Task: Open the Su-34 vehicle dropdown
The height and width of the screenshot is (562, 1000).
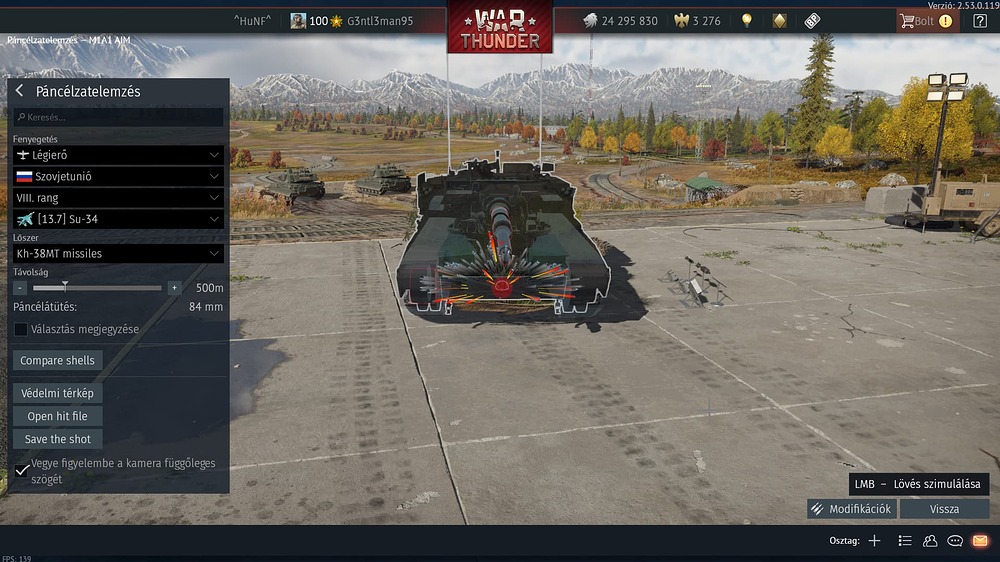Action: click(x=118, y=219)
